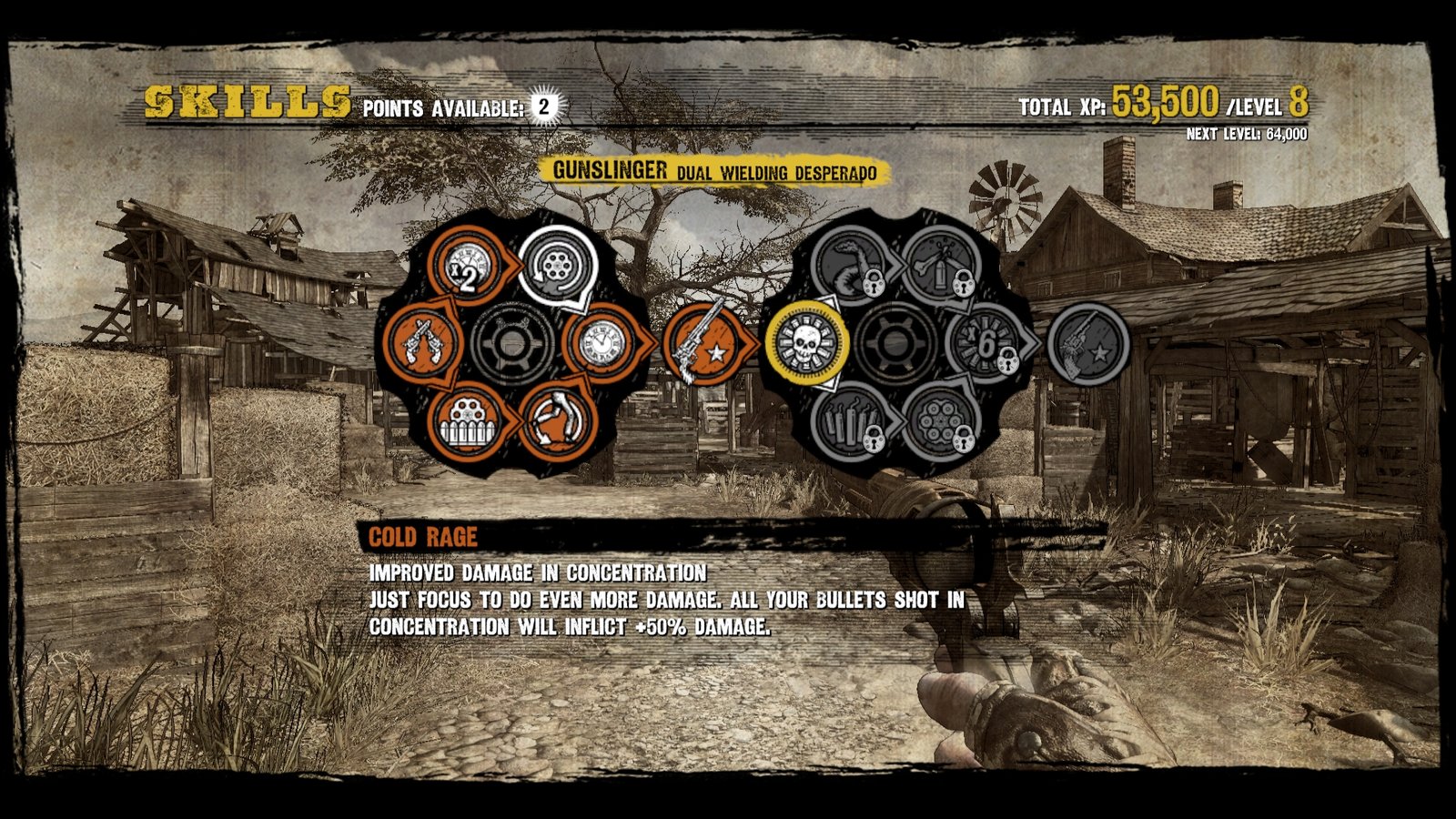
Task: Pick the locked x6 skill icon
Action: point(986,344)
